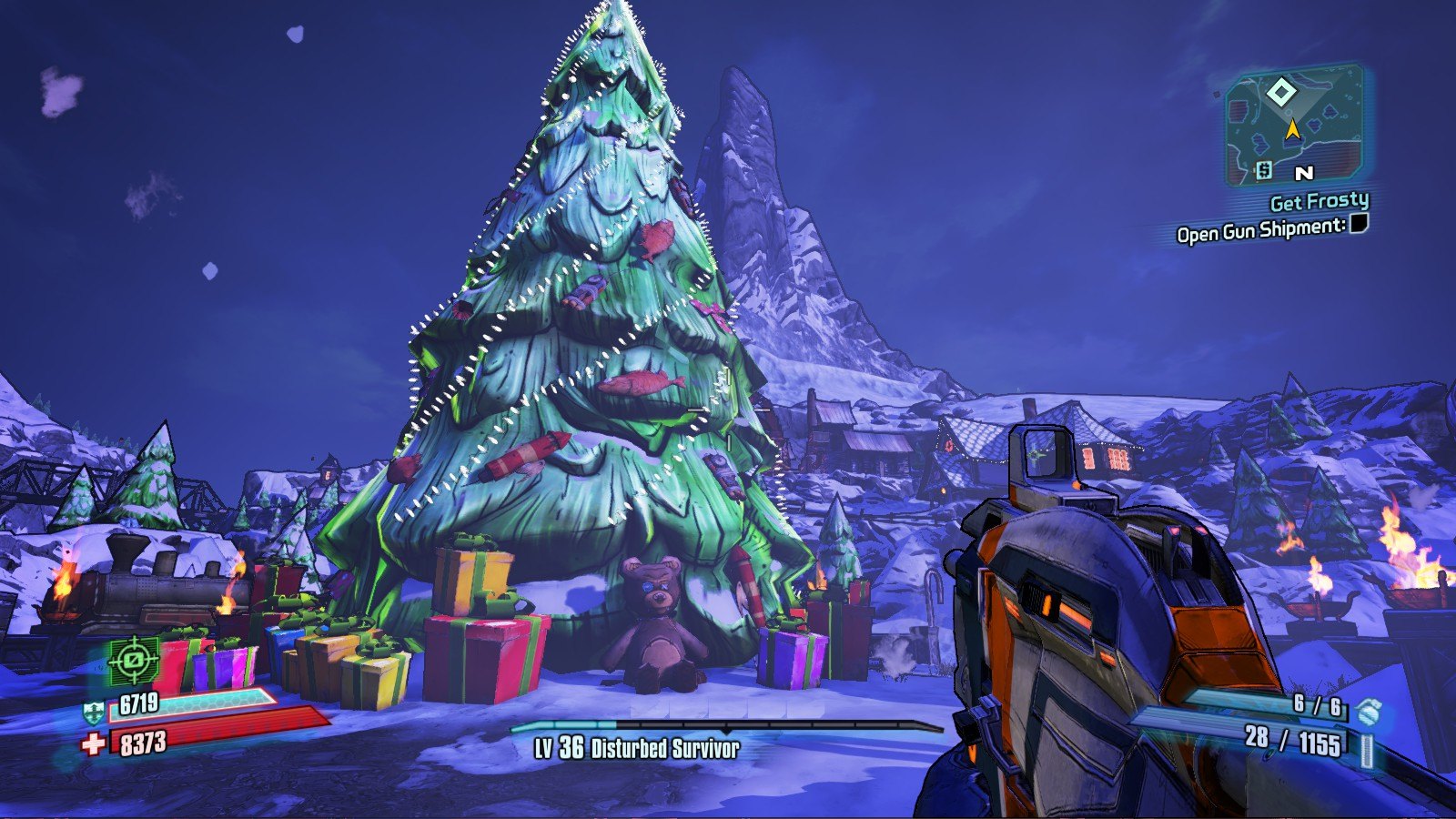This screenshot has width=1456, height=819.
Task: Activate the green crosshair action skill icon
Action: click(134, 661)
